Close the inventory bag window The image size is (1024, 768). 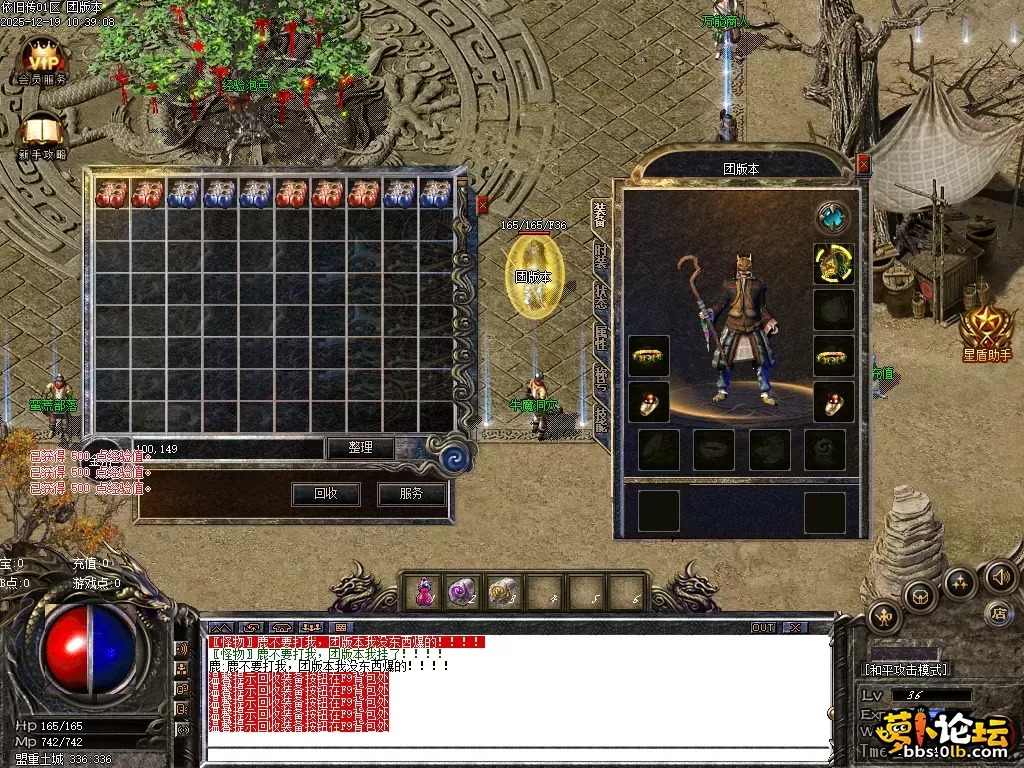tap(482, 204)
